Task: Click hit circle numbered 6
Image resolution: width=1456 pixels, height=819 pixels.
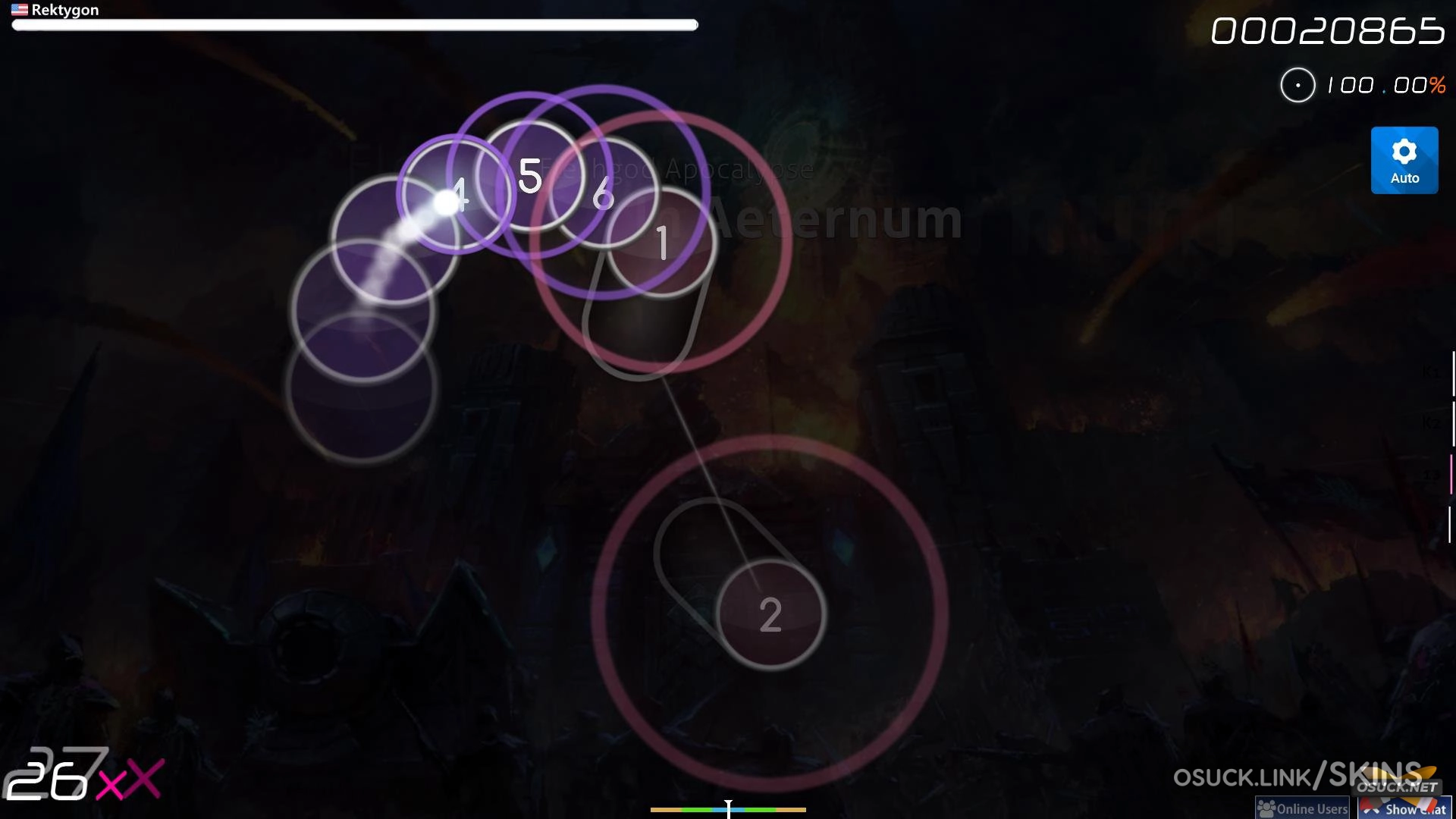Action: pos(604,196)
